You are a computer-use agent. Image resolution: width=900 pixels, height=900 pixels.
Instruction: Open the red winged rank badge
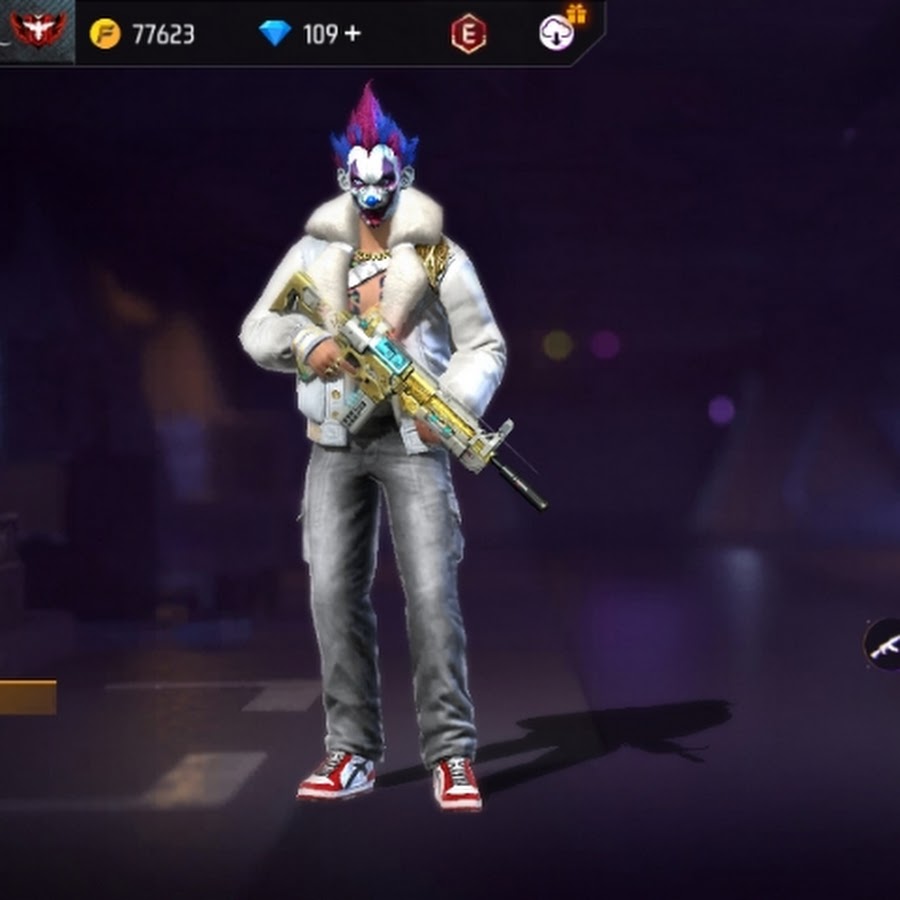click(x=37, y=30)
